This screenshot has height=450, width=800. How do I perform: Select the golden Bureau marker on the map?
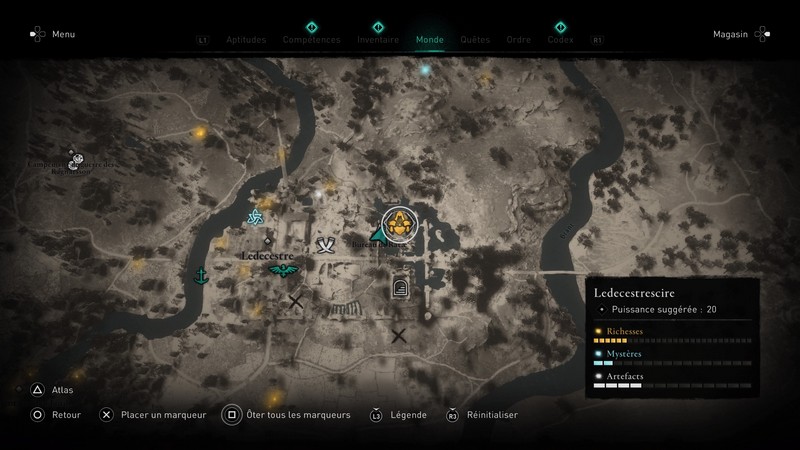pos(400,224)
